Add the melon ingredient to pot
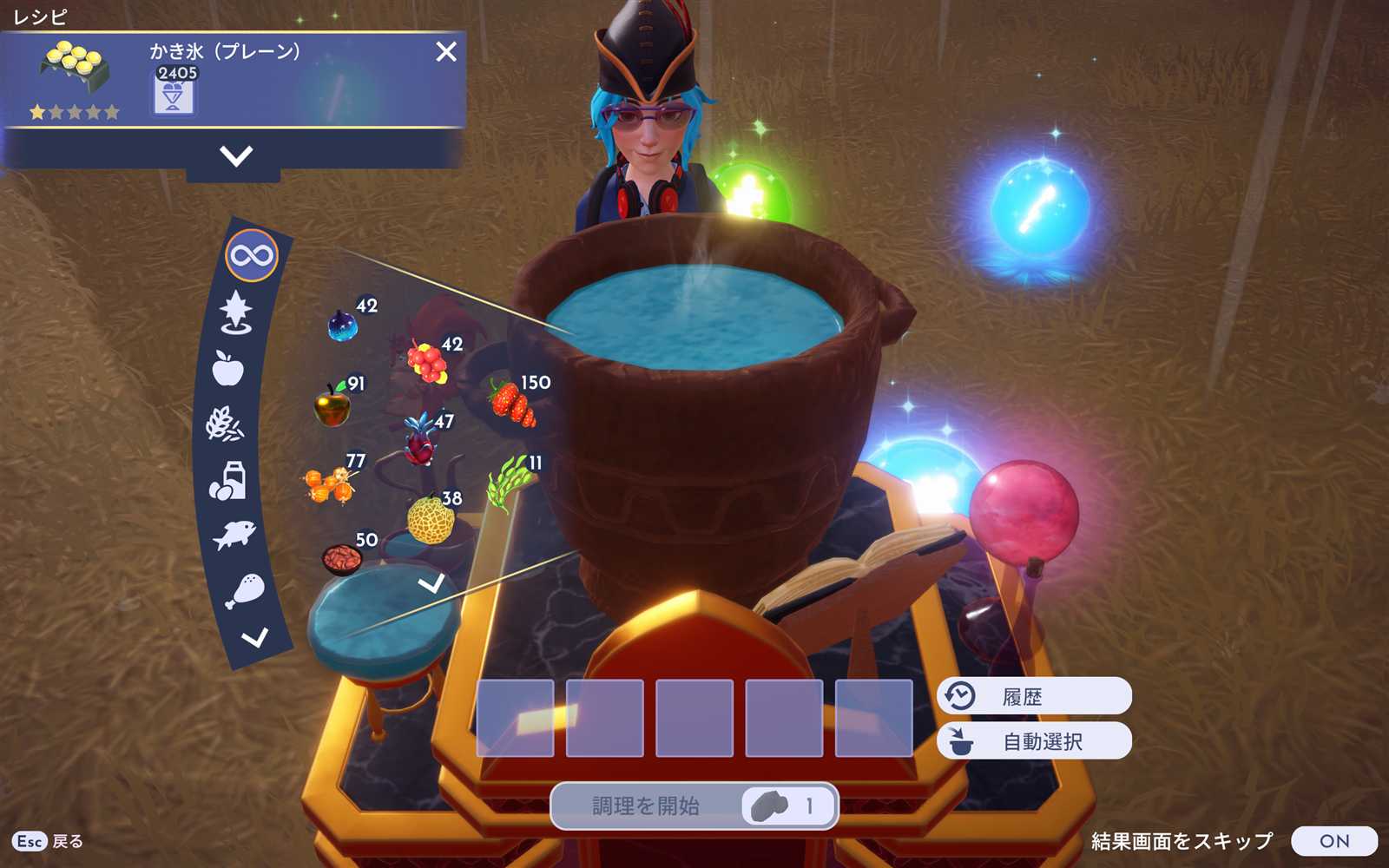This screenshot has height=868, width=1389. point(431,520)
